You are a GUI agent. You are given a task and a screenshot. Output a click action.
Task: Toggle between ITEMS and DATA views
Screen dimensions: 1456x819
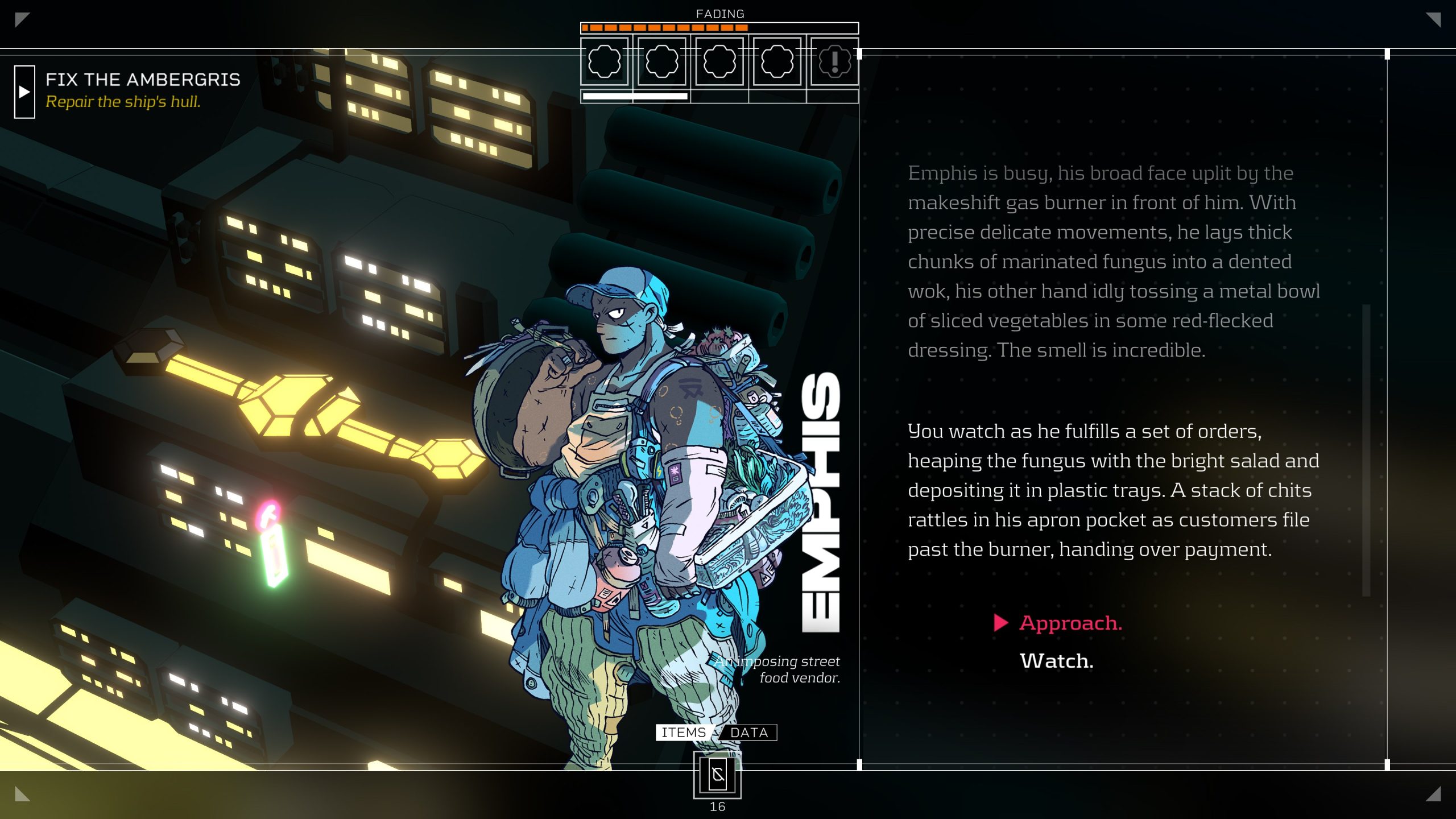click(716, 732)
